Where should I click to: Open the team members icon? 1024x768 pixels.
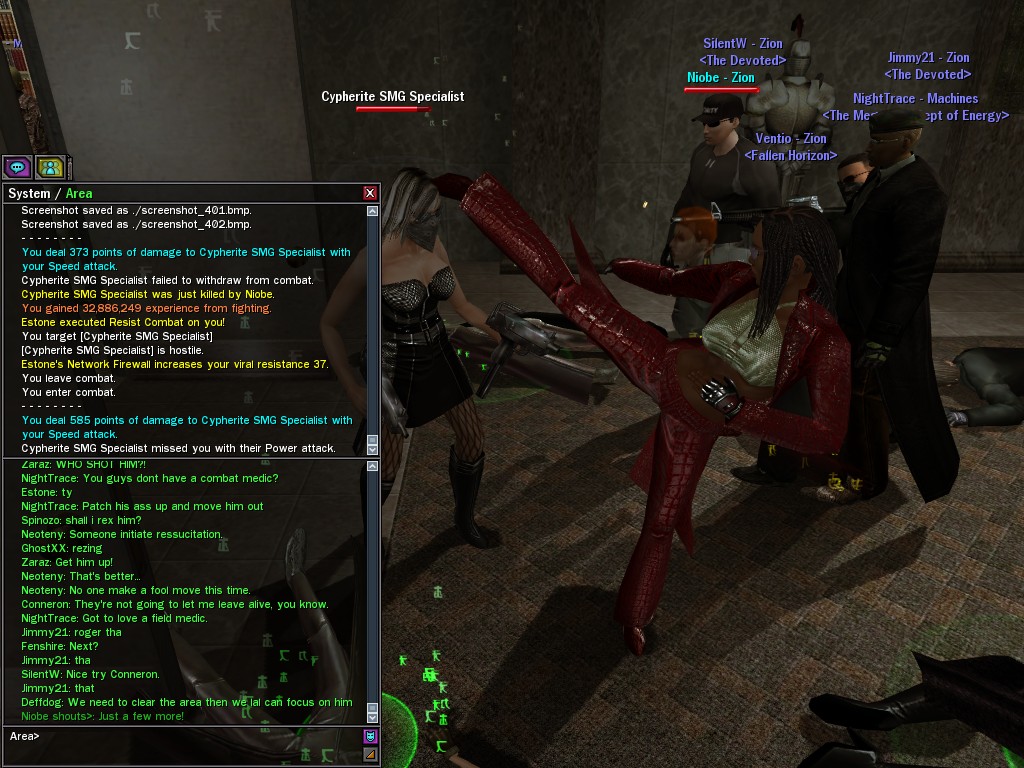(50, 167)
